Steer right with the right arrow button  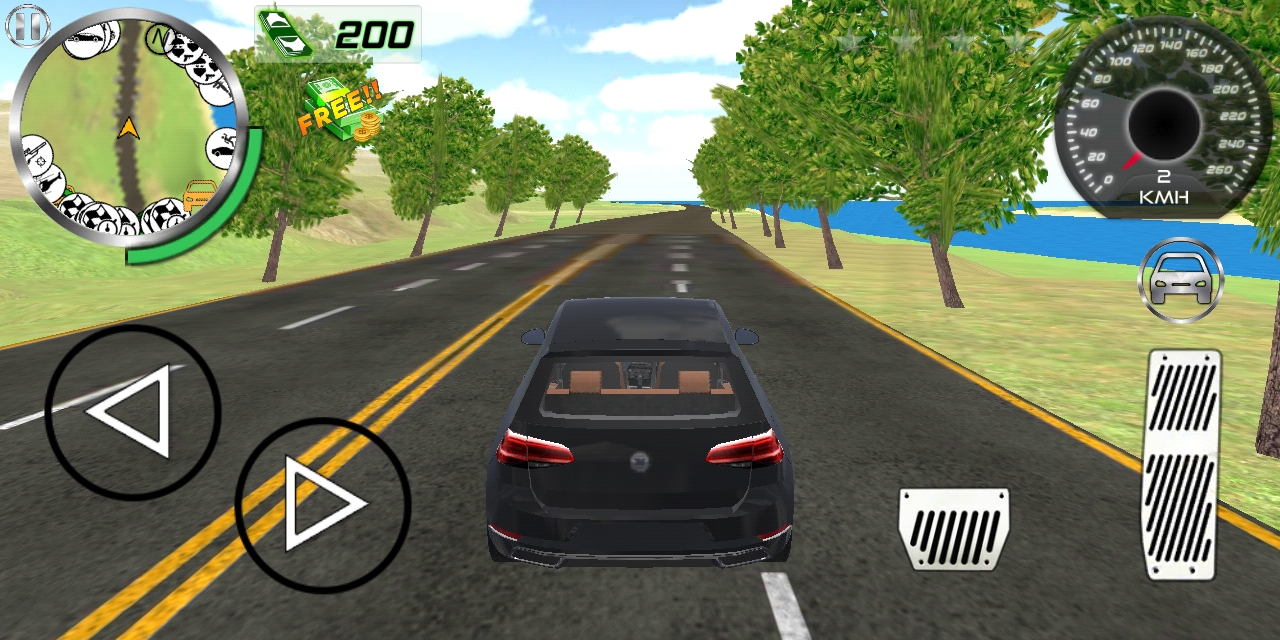point(322,505)
